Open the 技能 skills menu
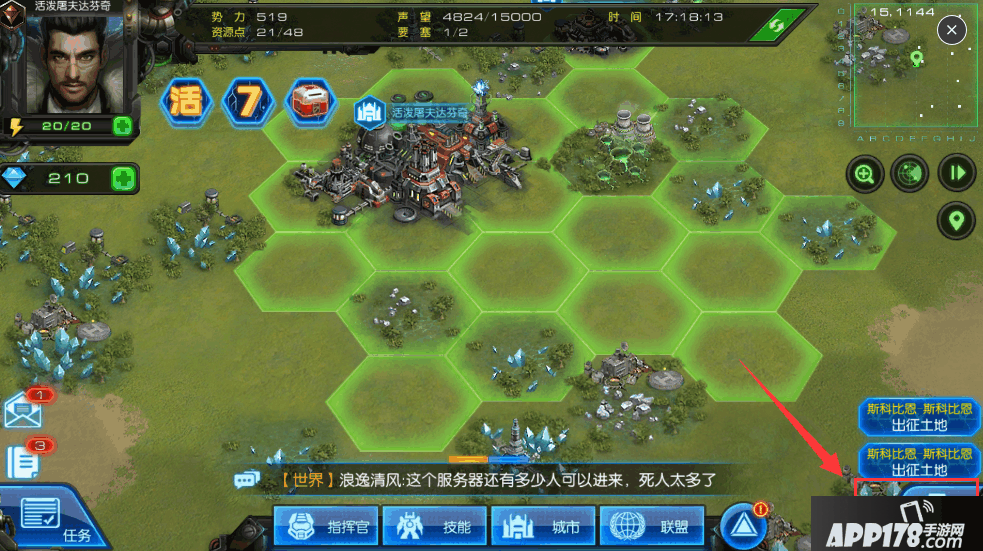The height and width of the screenshot is (551, 983). (x=436, y=526)
